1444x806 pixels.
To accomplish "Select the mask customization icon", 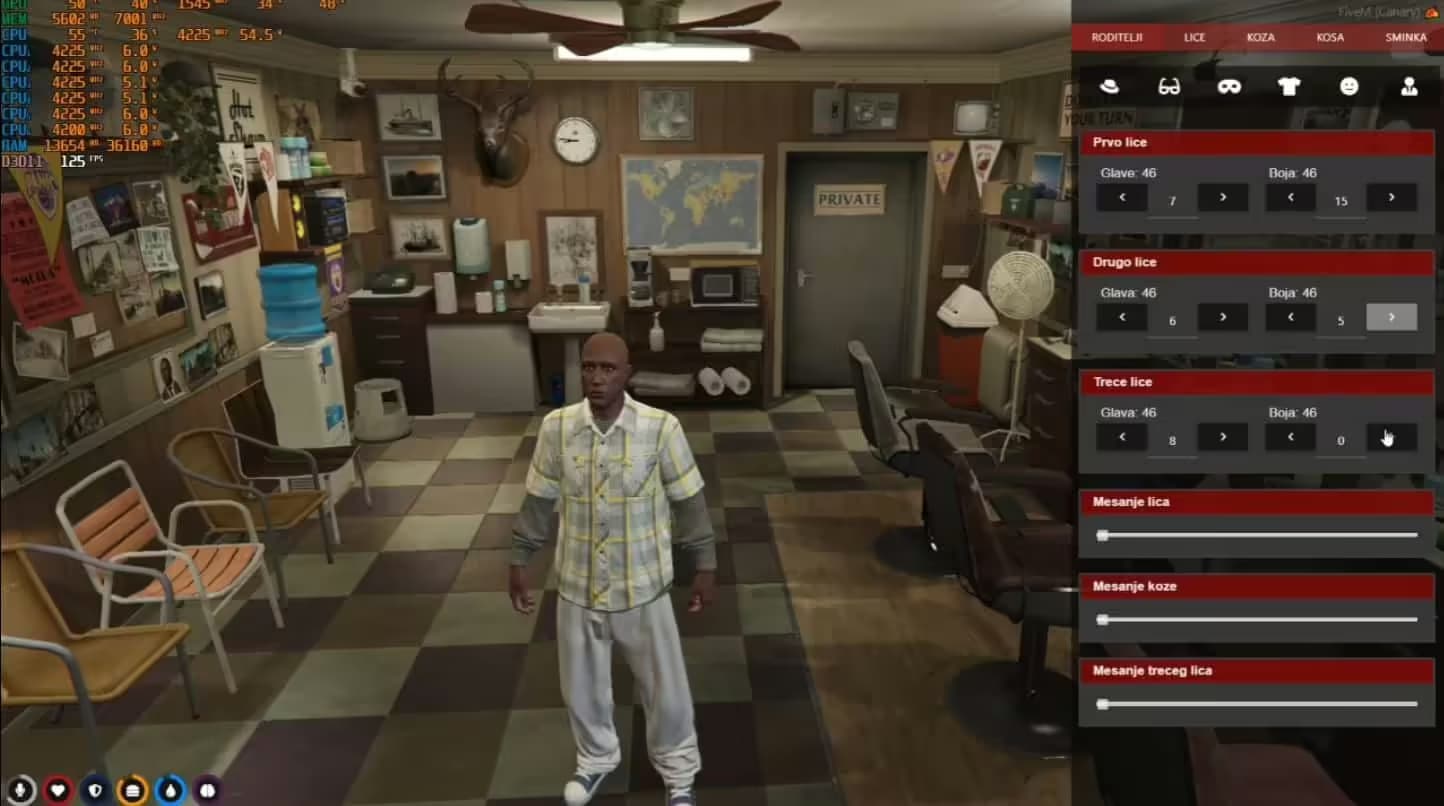I will (x=1229, y=87).
